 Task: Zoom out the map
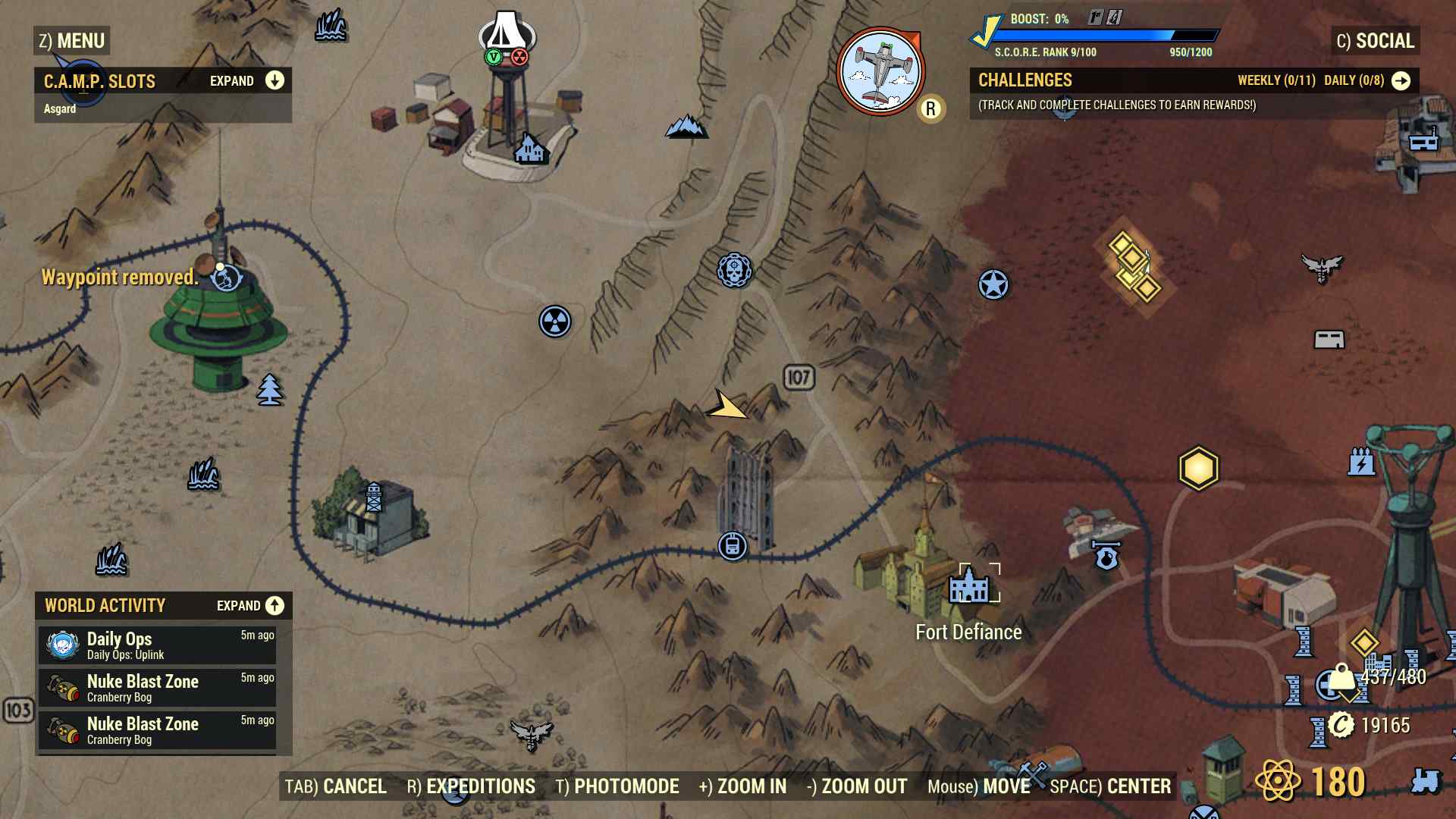(857, 786)
